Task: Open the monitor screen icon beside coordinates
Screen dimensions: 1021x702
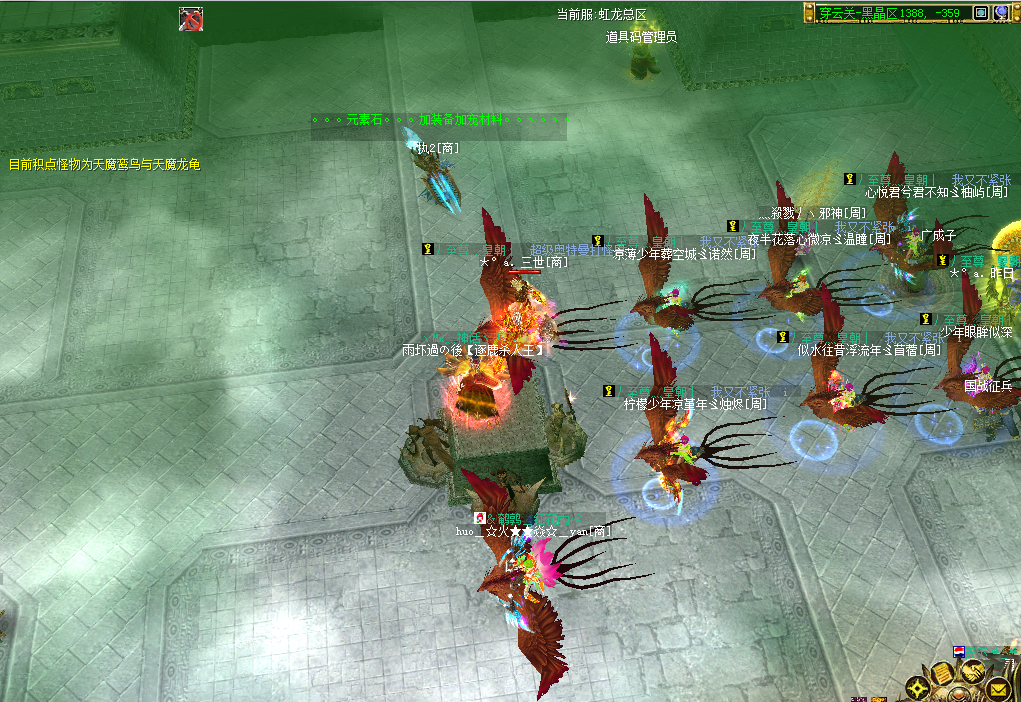Action: [x=981, y=12]
